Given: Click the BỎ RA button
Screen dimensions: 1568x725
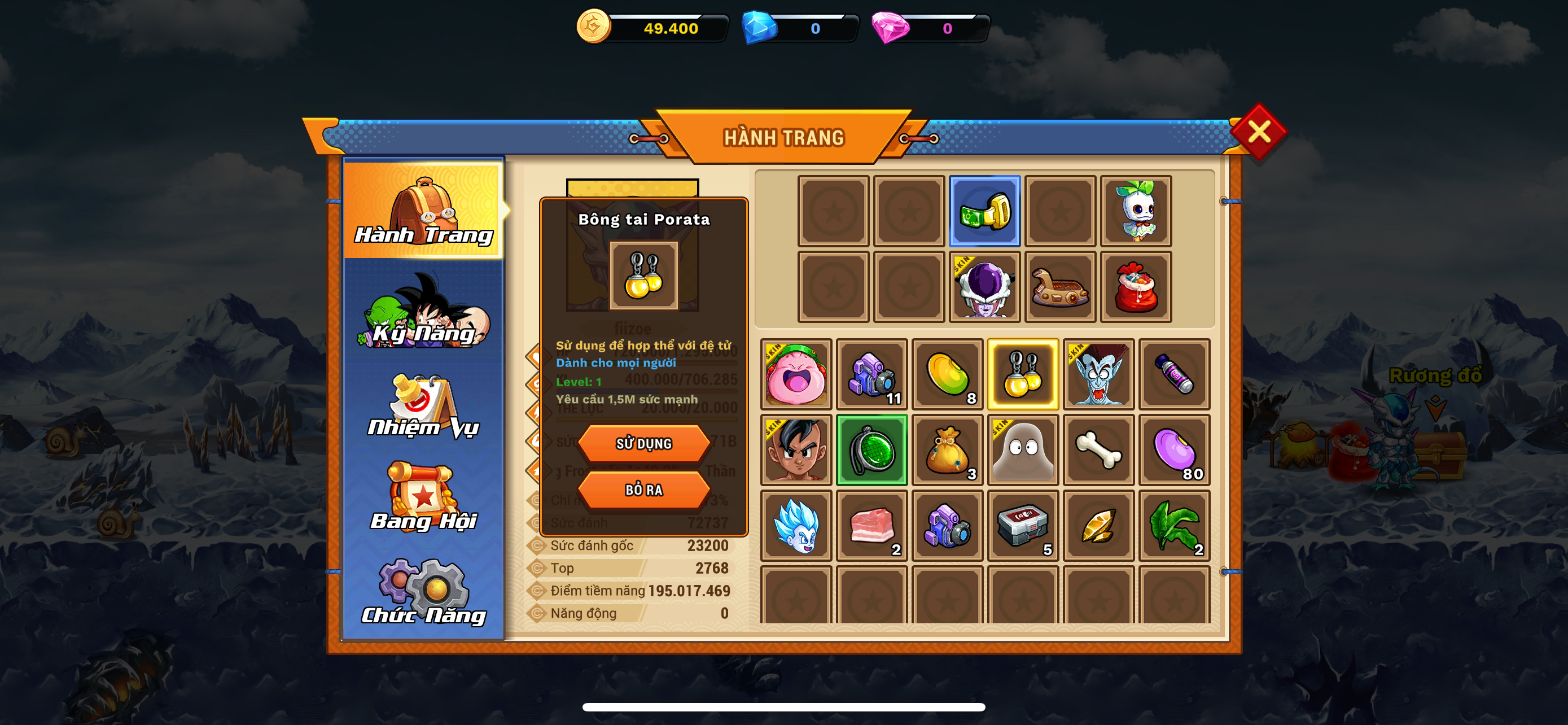Looking at the screenshot, I should (643, 490).
